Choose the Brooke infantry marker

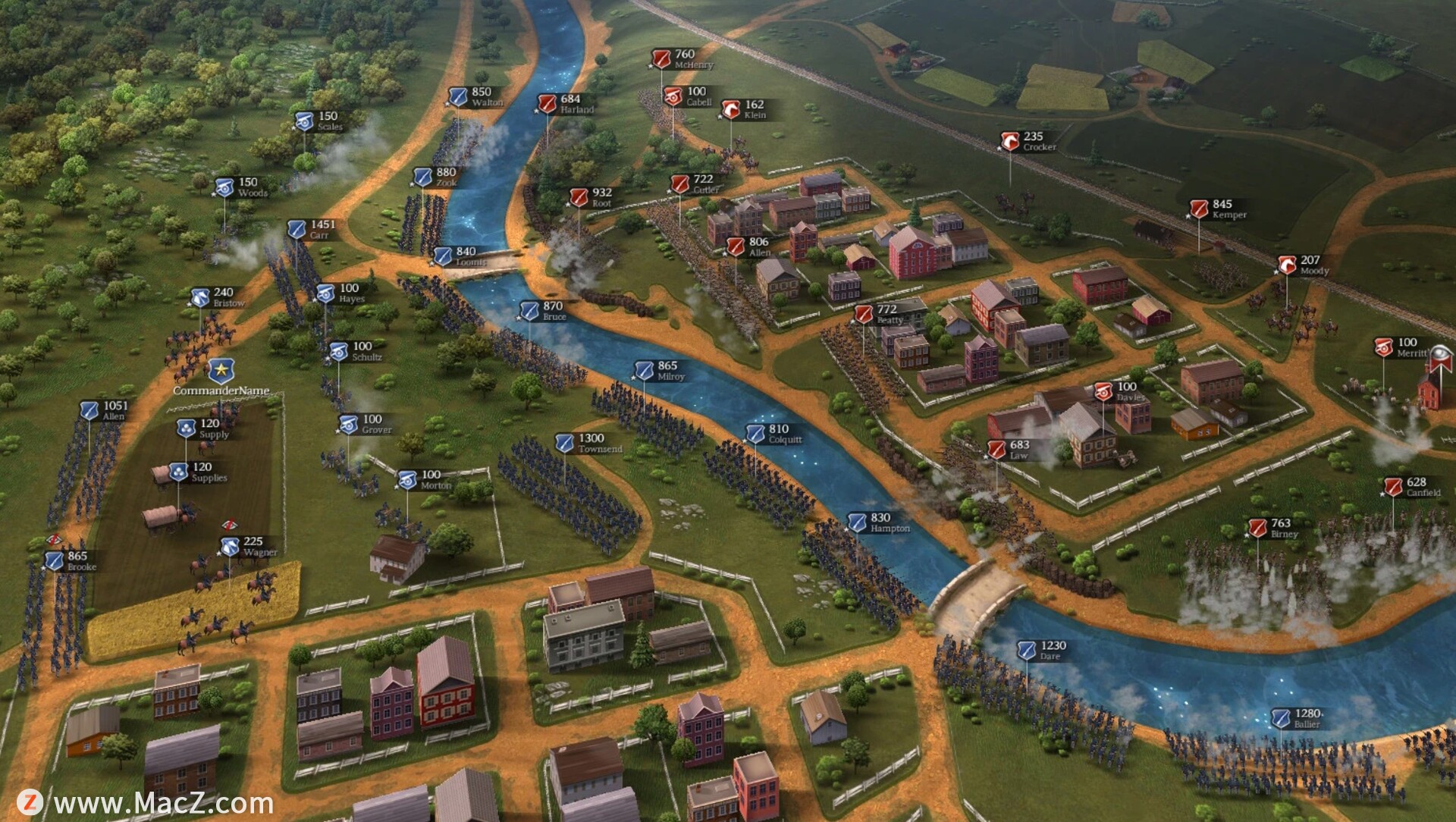(x=55, y=561)
